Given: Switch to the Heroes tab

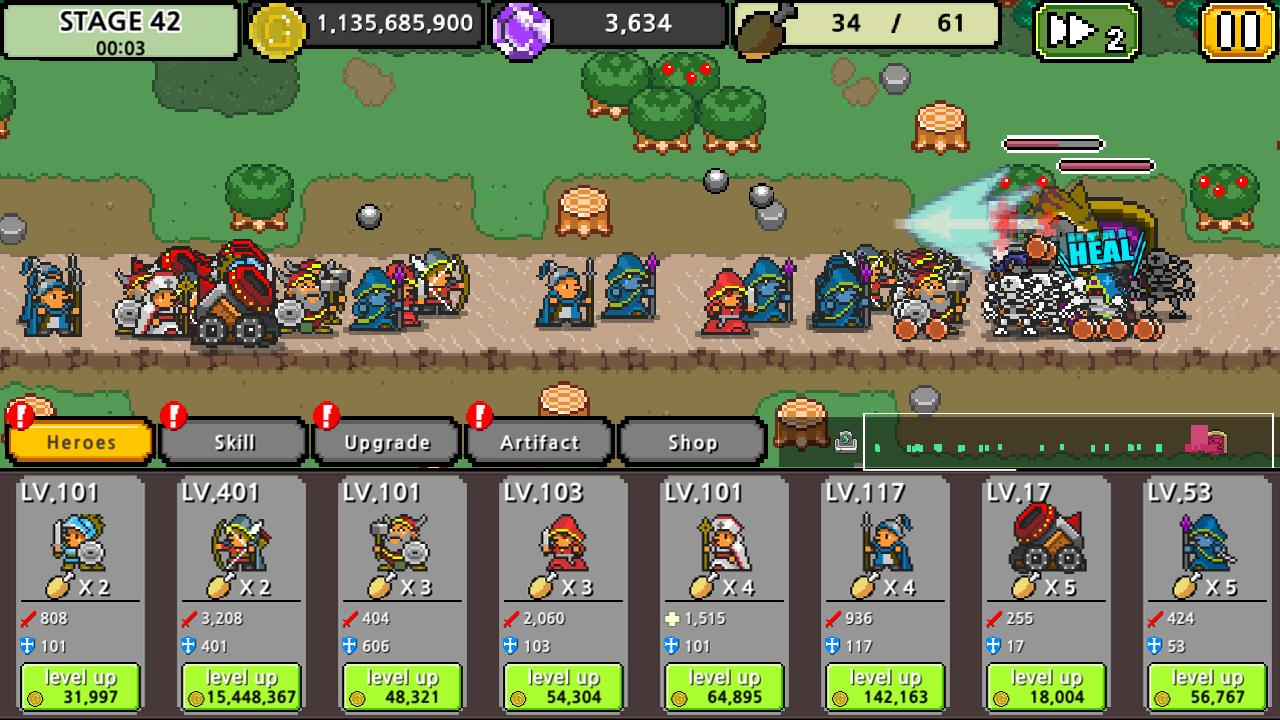Looking at the screenshot, I should (80, 442).
